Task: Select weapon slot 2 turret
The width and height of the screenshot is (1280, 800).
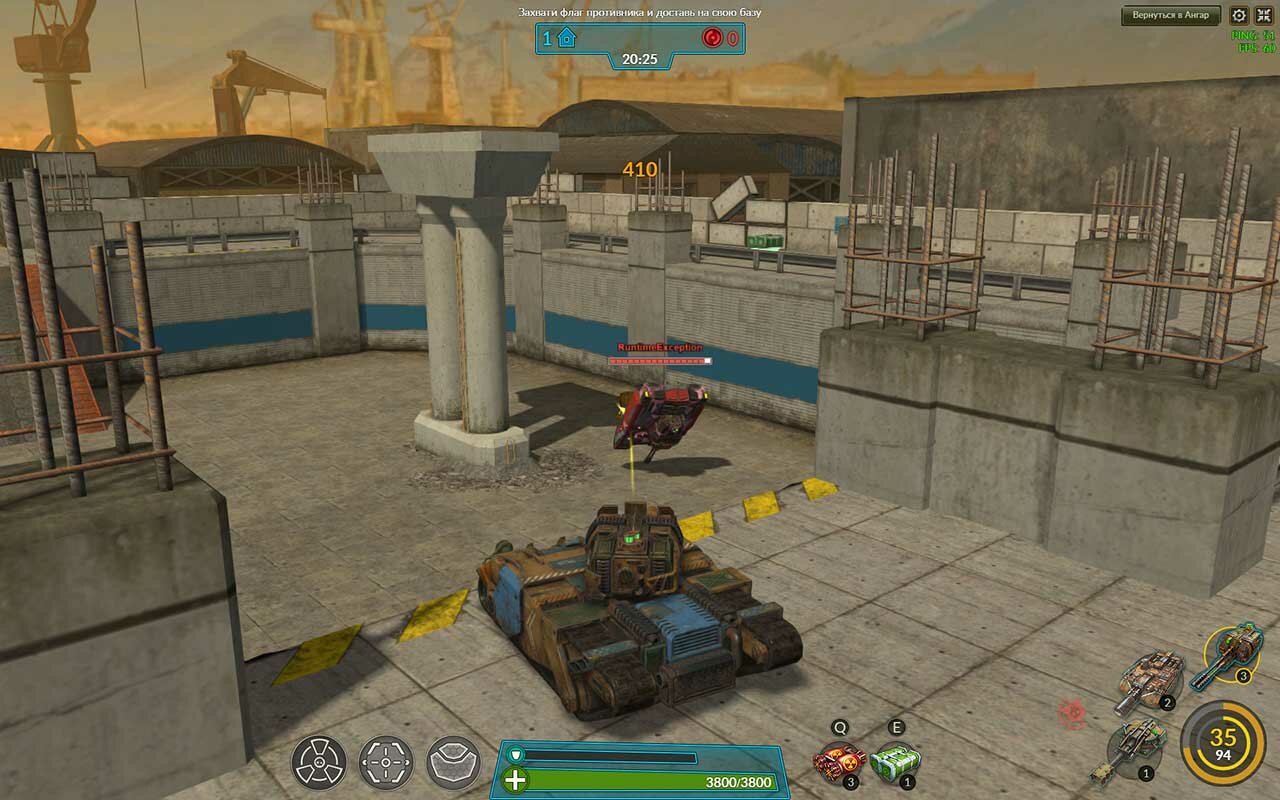Action: click(x=1155, y=679)
